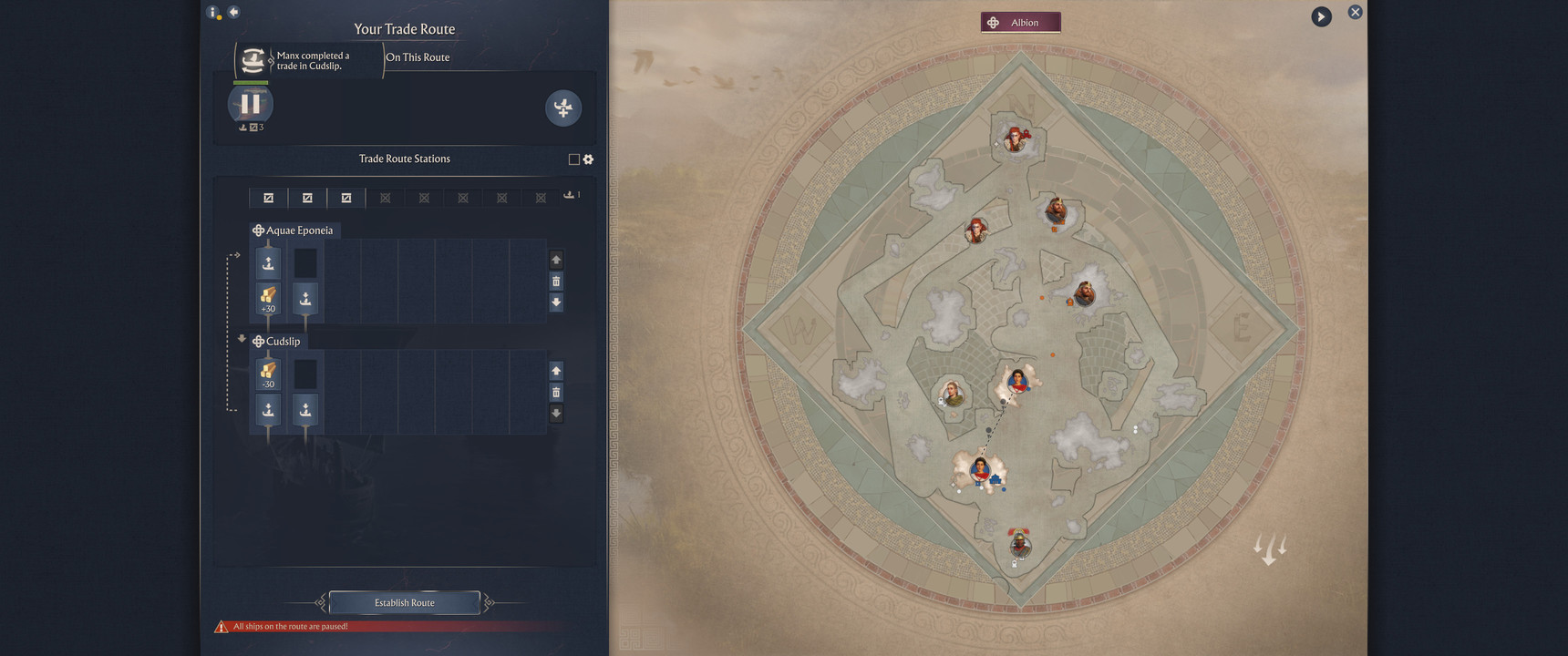Tick the checkbox beside Trade Route Stations
The width and height of the screenshot is (1568, 656).
[573, 159]
